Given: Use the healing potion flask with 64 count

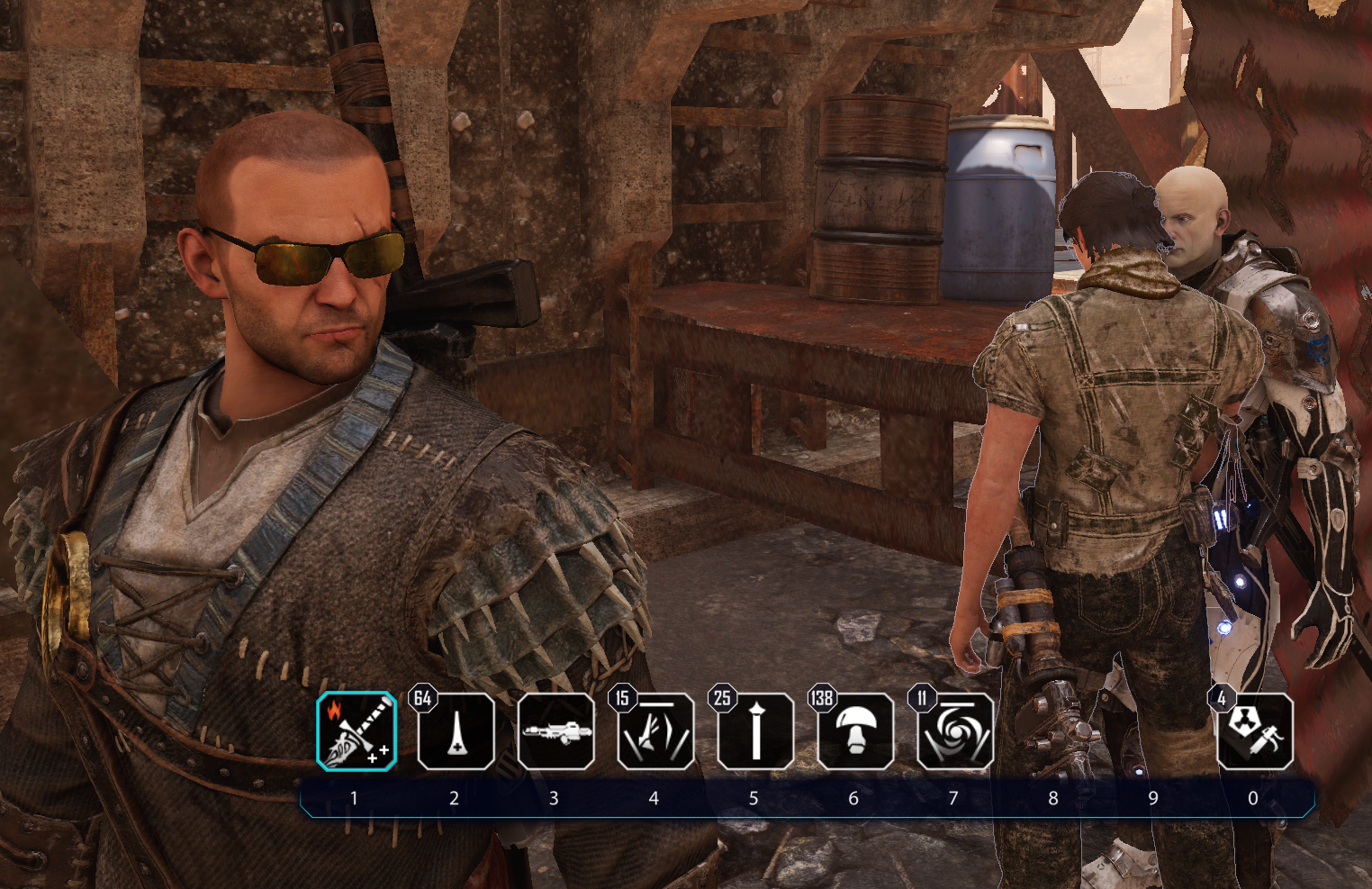Looking at the screenshot, I should click(x=456, y=731).
